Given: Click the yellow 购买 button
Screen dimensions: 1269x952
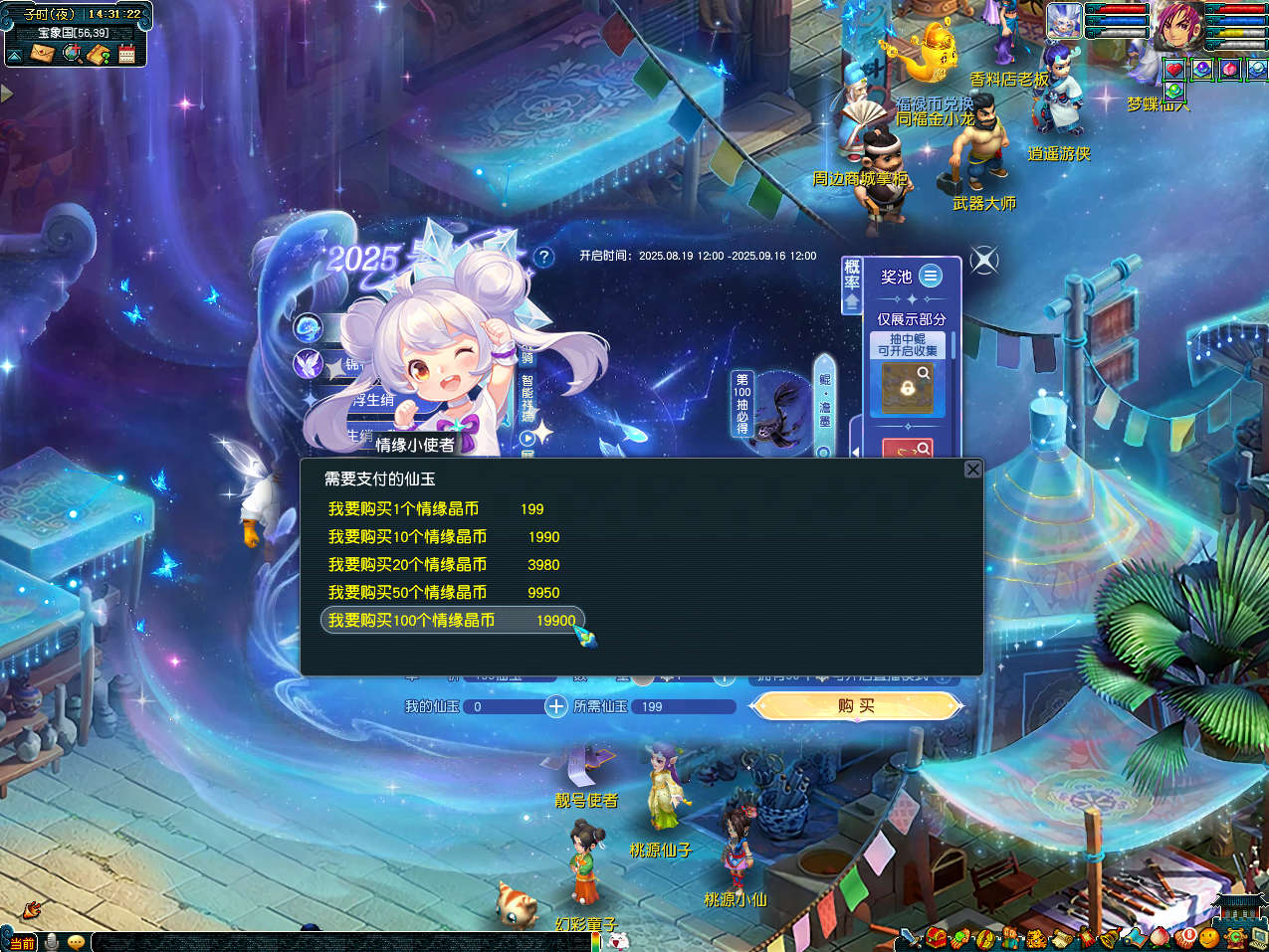Looking at the screenshot, I should tap(856, 706).
